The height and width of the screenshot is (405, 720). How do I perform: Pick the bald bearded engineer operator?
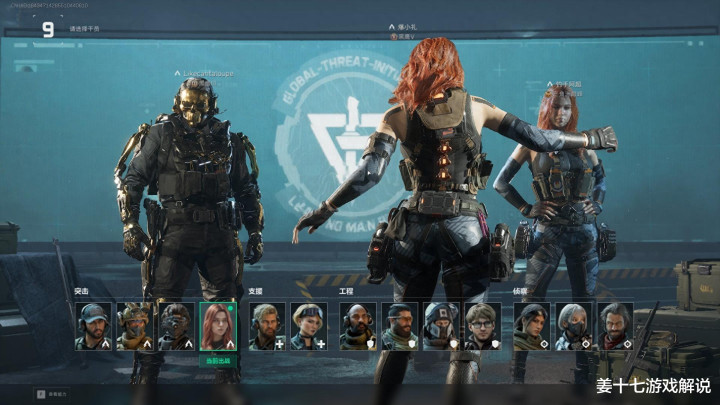point(358,326)
